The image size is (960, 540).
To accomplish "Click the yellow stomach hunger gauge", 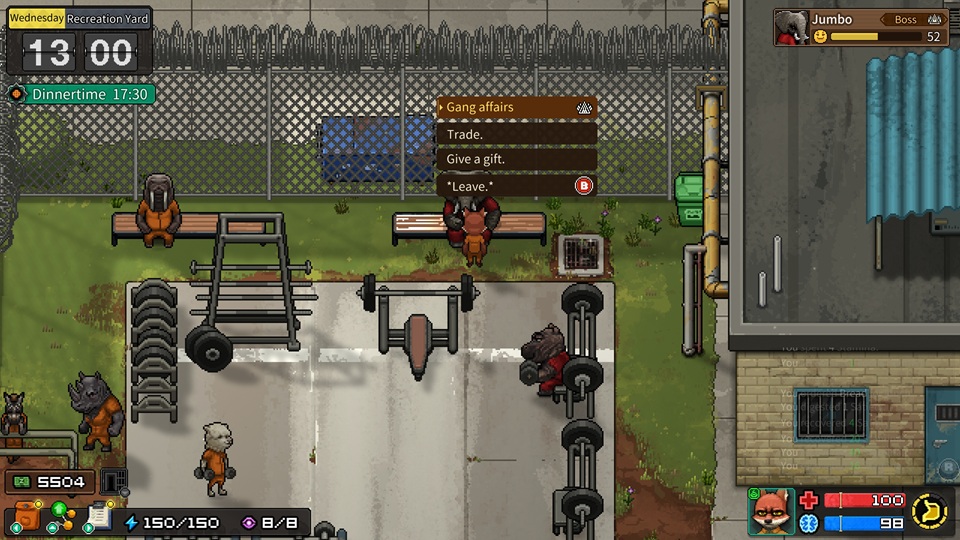I will (929, 510).
